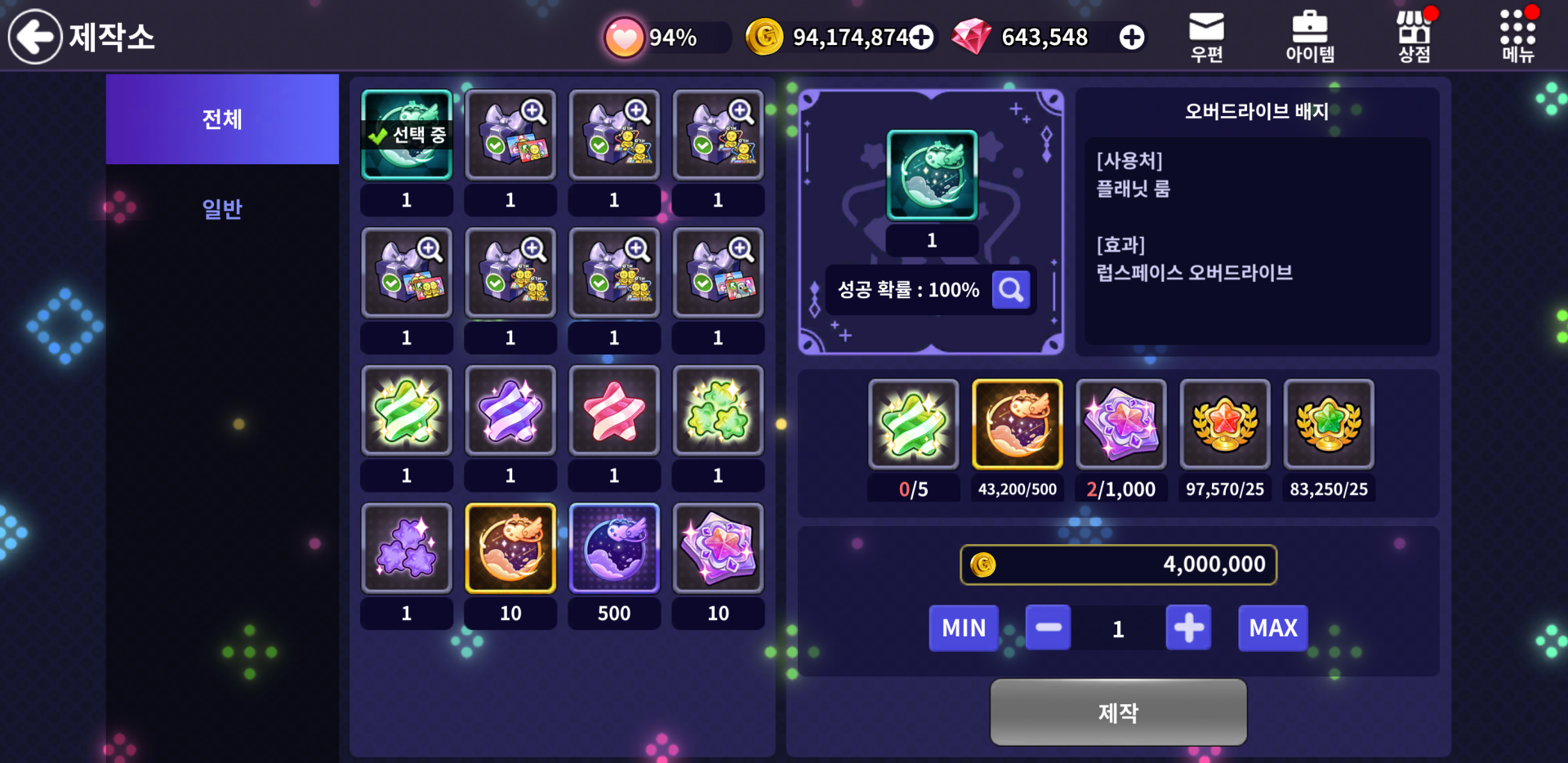Switch to the 전체 category tab

tap(222, 119)
